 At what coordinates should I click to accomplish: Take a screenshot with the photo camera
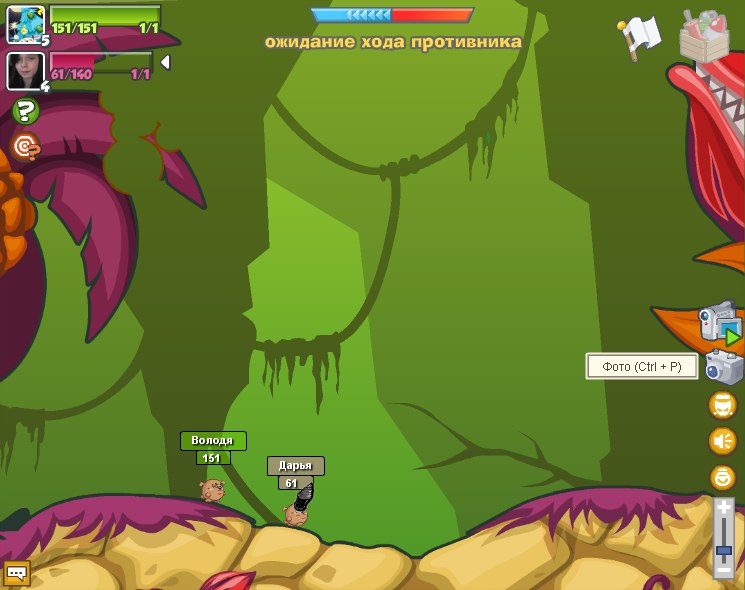pos(723,368)
